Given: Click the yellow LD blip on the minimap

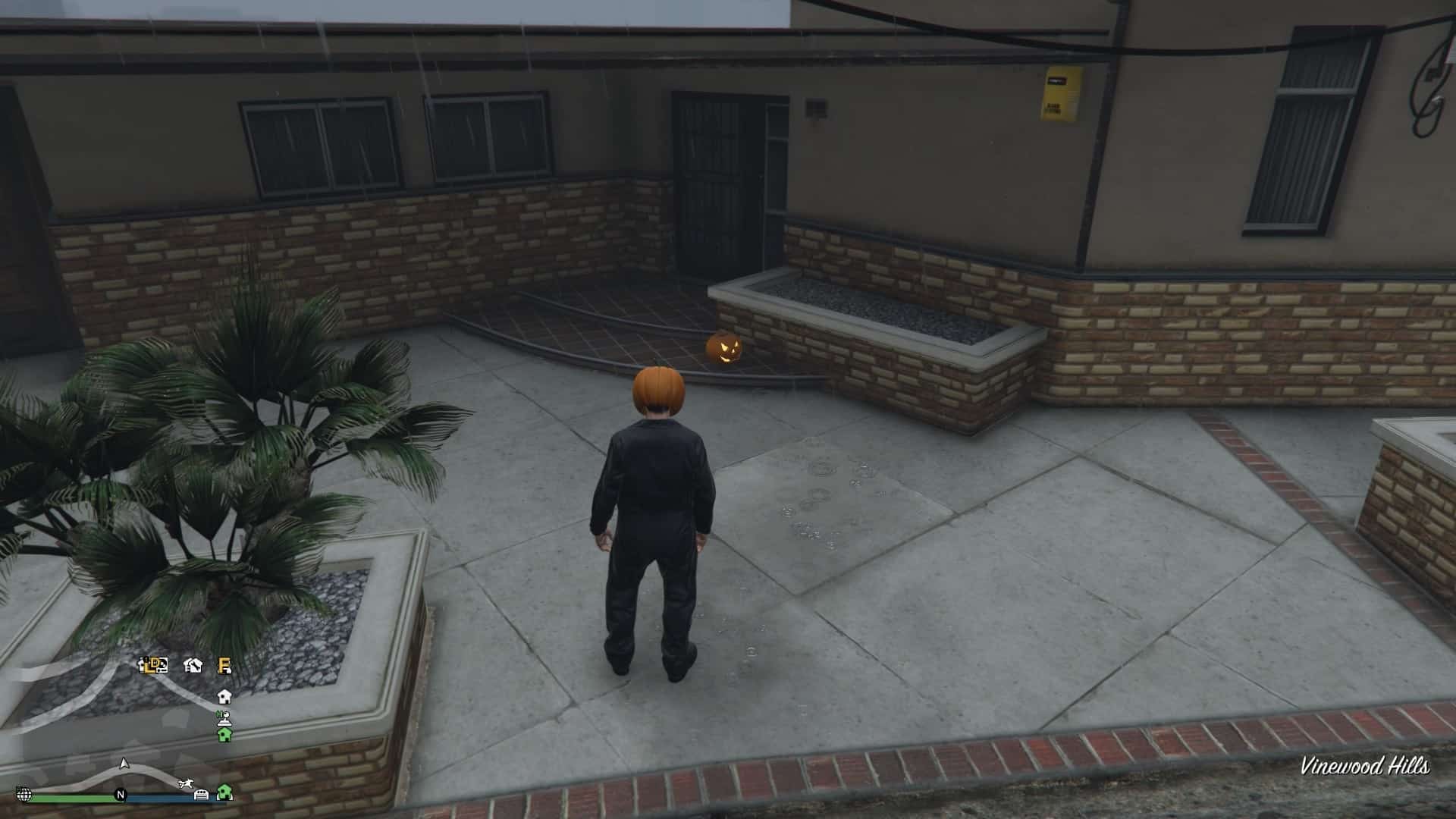Looking at the screenshot, I should click(x=153, y=665).
